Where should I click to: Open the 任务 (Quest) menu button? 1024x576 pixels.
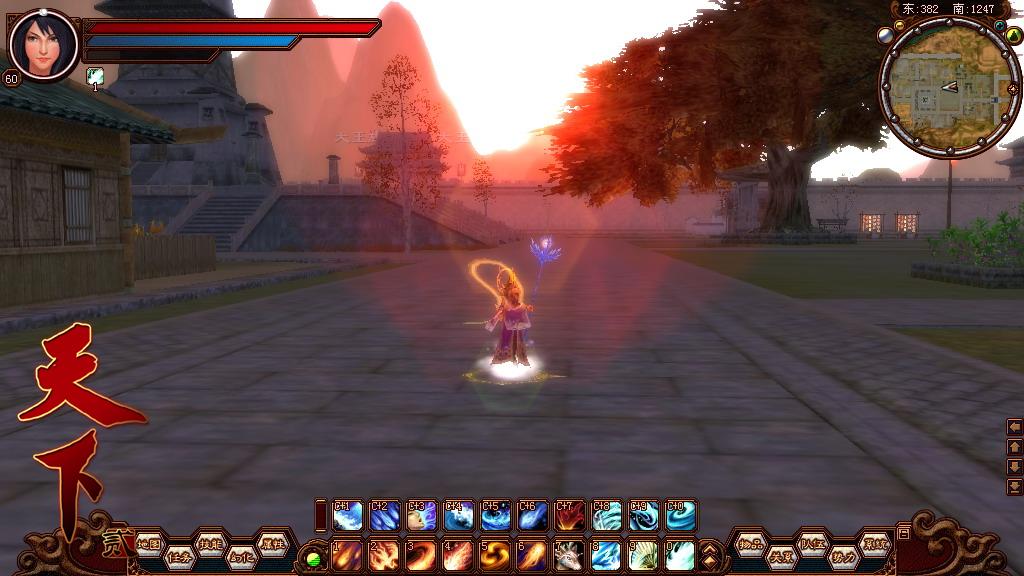pyautogui.click(x=179, y=557)
